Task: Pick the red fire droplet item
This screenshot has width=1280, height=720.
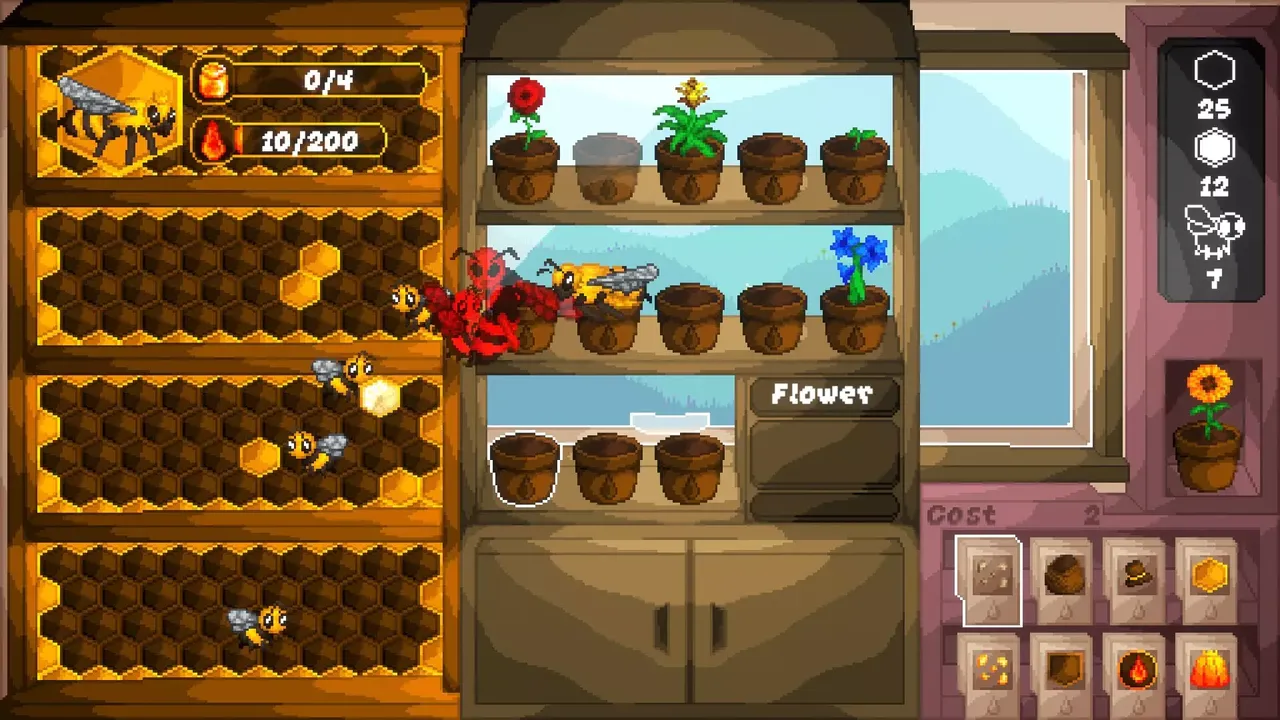Action: click(x=1136, y=670)
